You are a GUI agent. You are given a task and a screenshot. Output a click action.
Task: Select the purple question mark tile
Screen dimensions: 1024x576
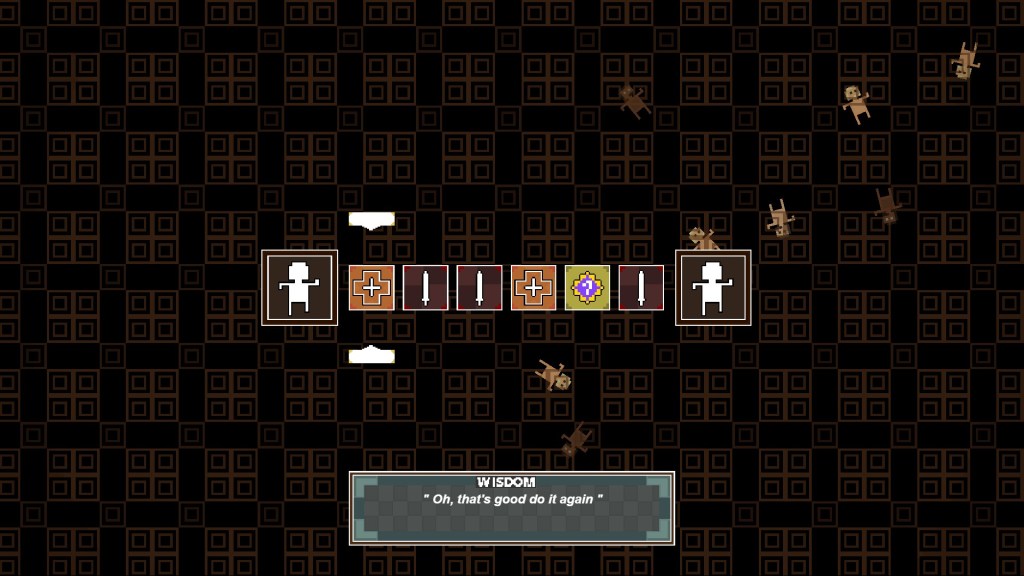point(587,288)
